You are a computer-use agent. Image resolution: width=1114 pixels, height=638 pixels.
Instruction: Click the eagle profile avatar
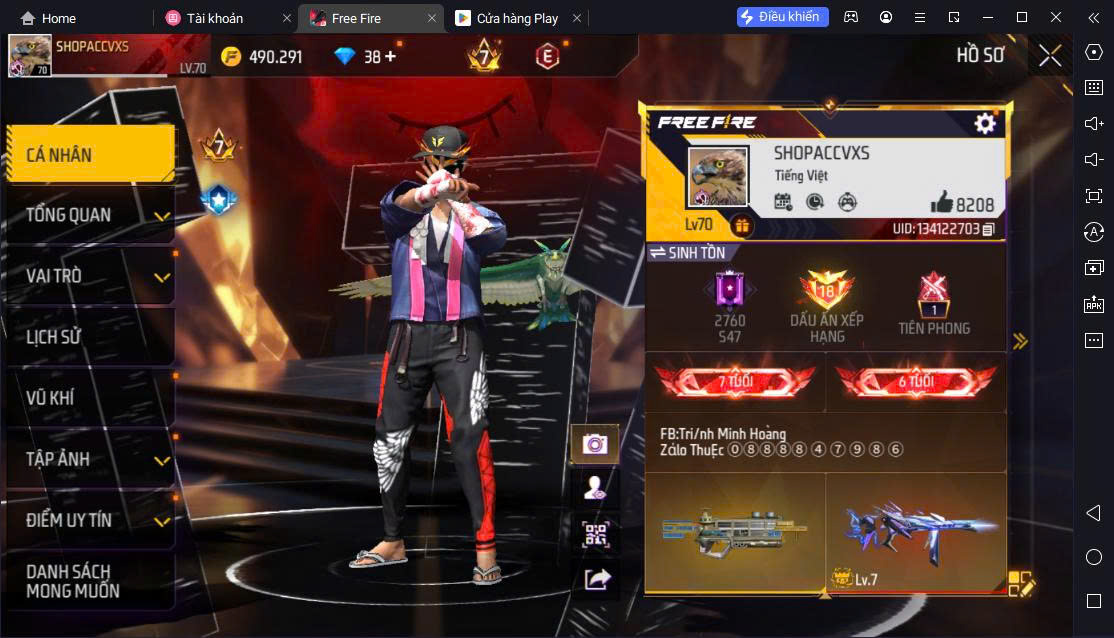pos(717,178)
